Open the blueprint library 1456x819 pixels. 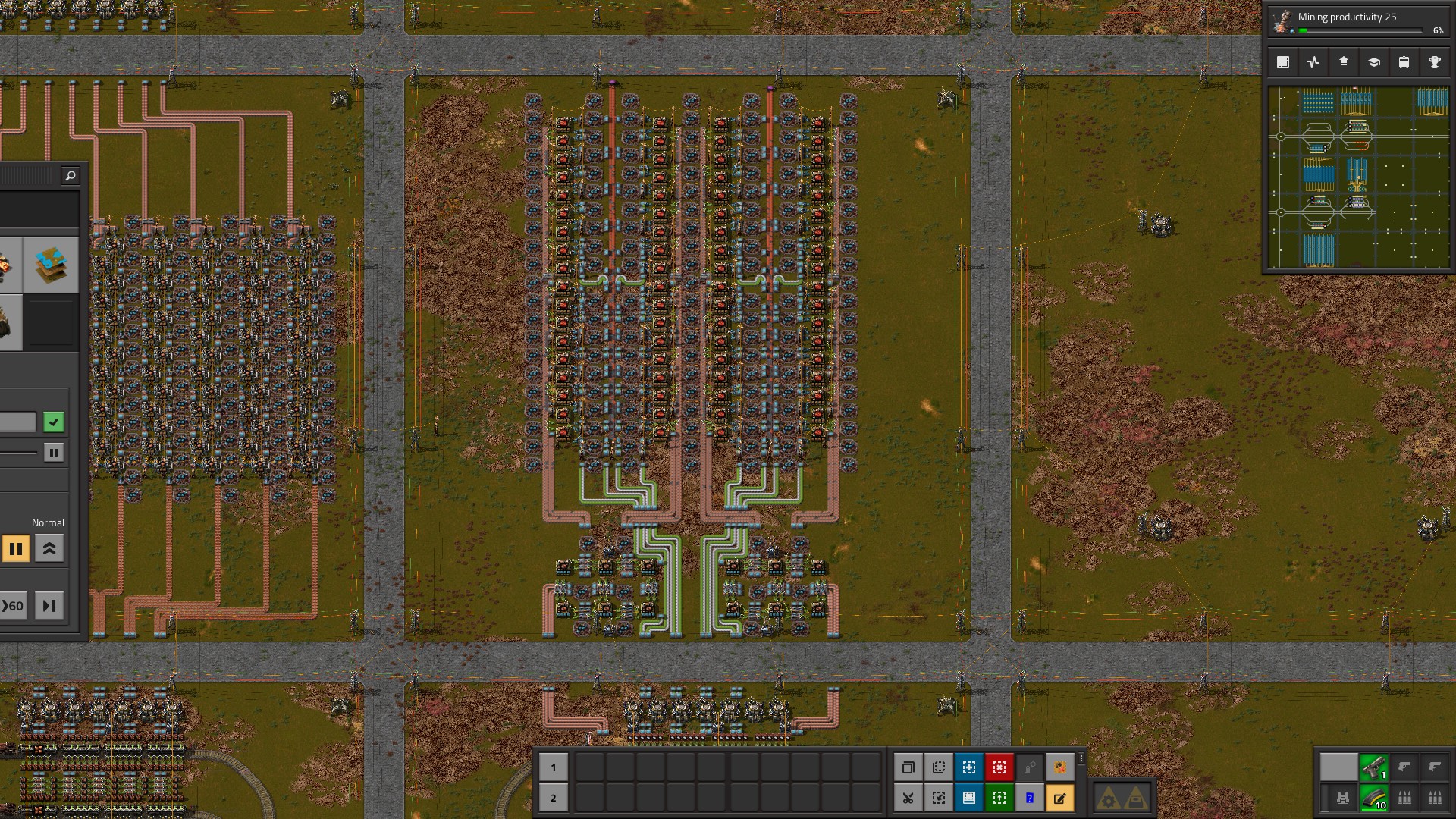point(1283,62)
